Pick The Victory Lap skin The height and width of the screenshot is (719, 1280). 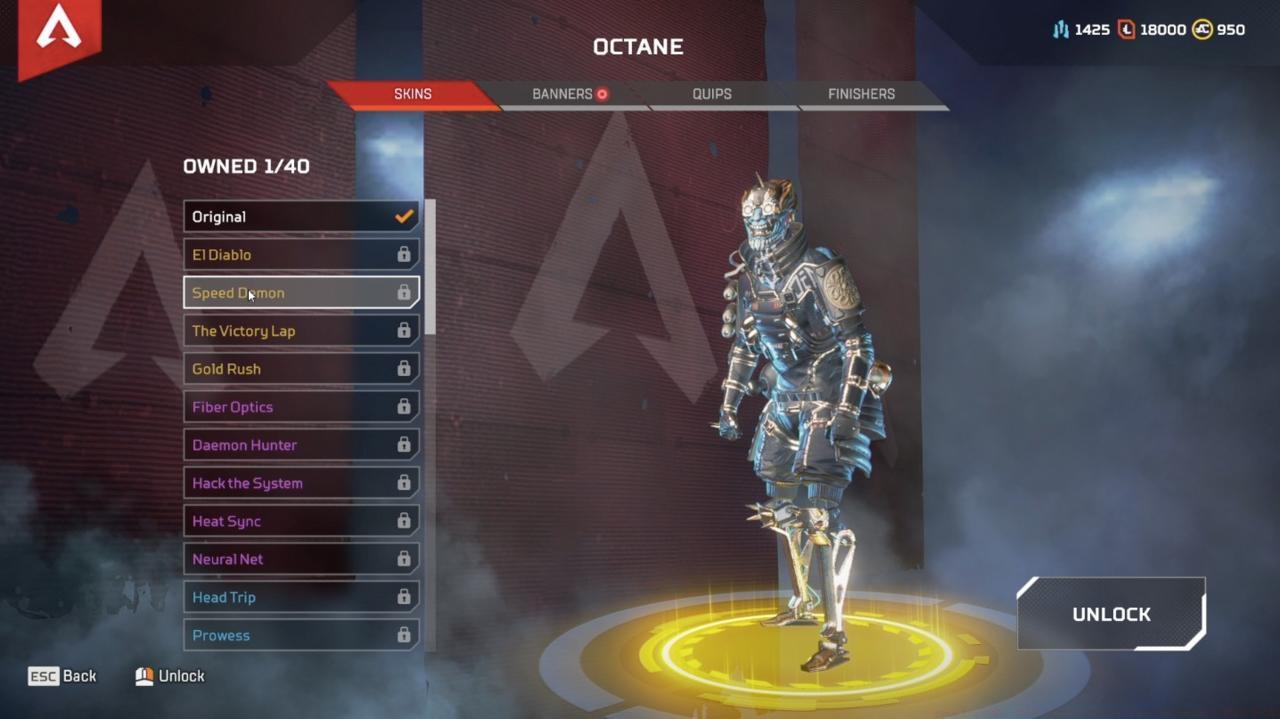[x=300, y=331]
